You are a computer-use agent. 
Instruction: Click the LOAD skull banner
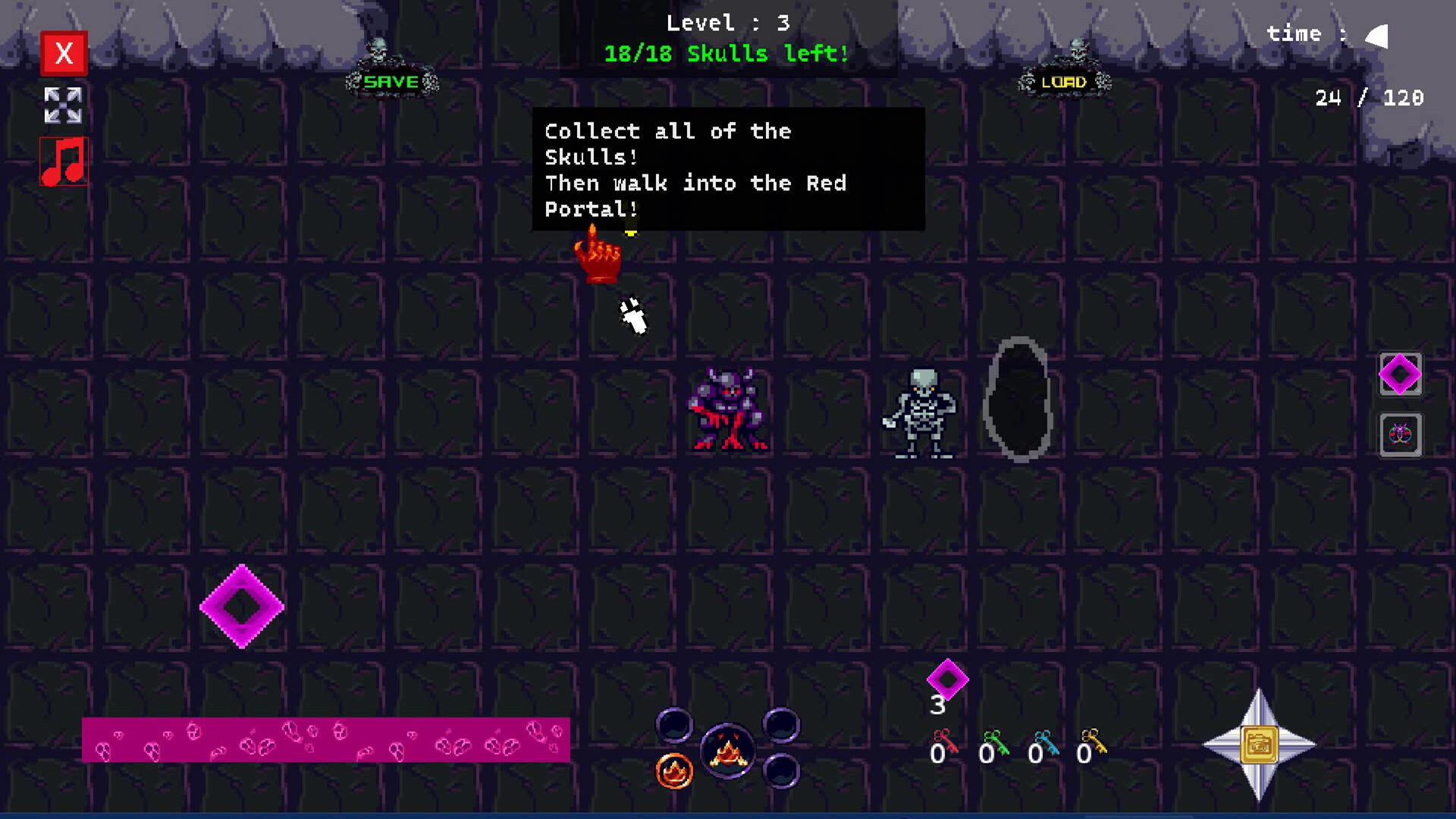coord(1065,81)
